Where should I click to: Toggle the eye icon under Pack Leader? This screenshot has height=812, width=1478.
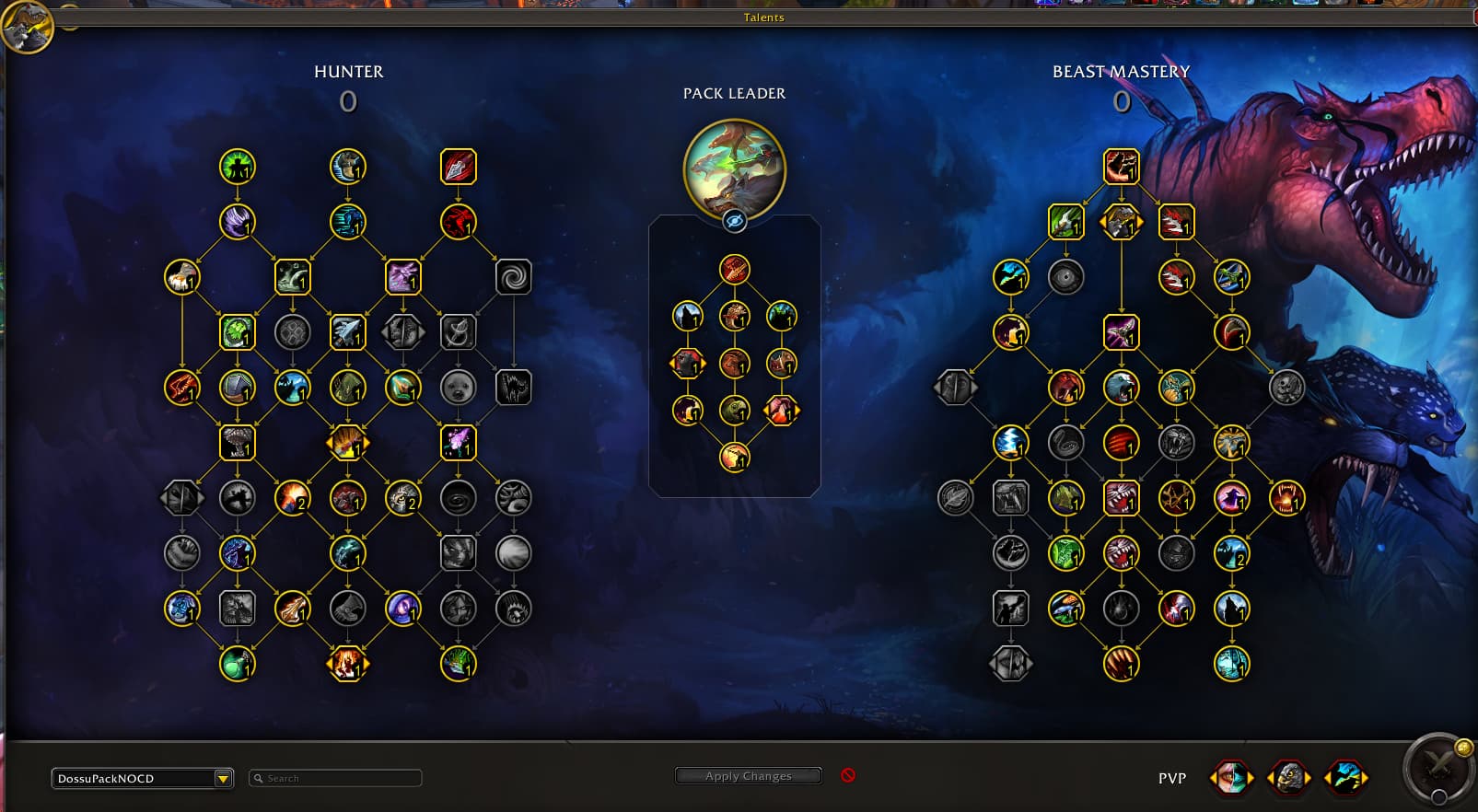click(734, 221)
